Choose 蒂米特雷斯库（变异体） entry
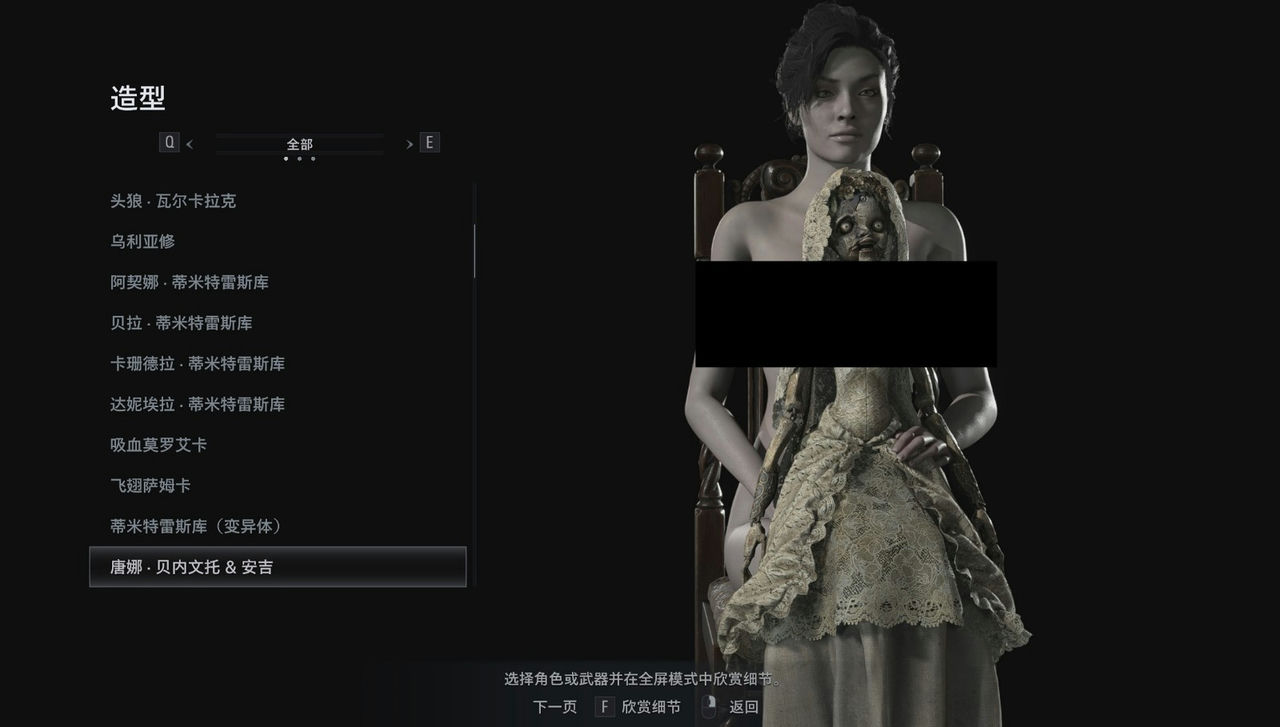Image resolution: width=1280 pixels, height=727 pixels. pos(197,526)
